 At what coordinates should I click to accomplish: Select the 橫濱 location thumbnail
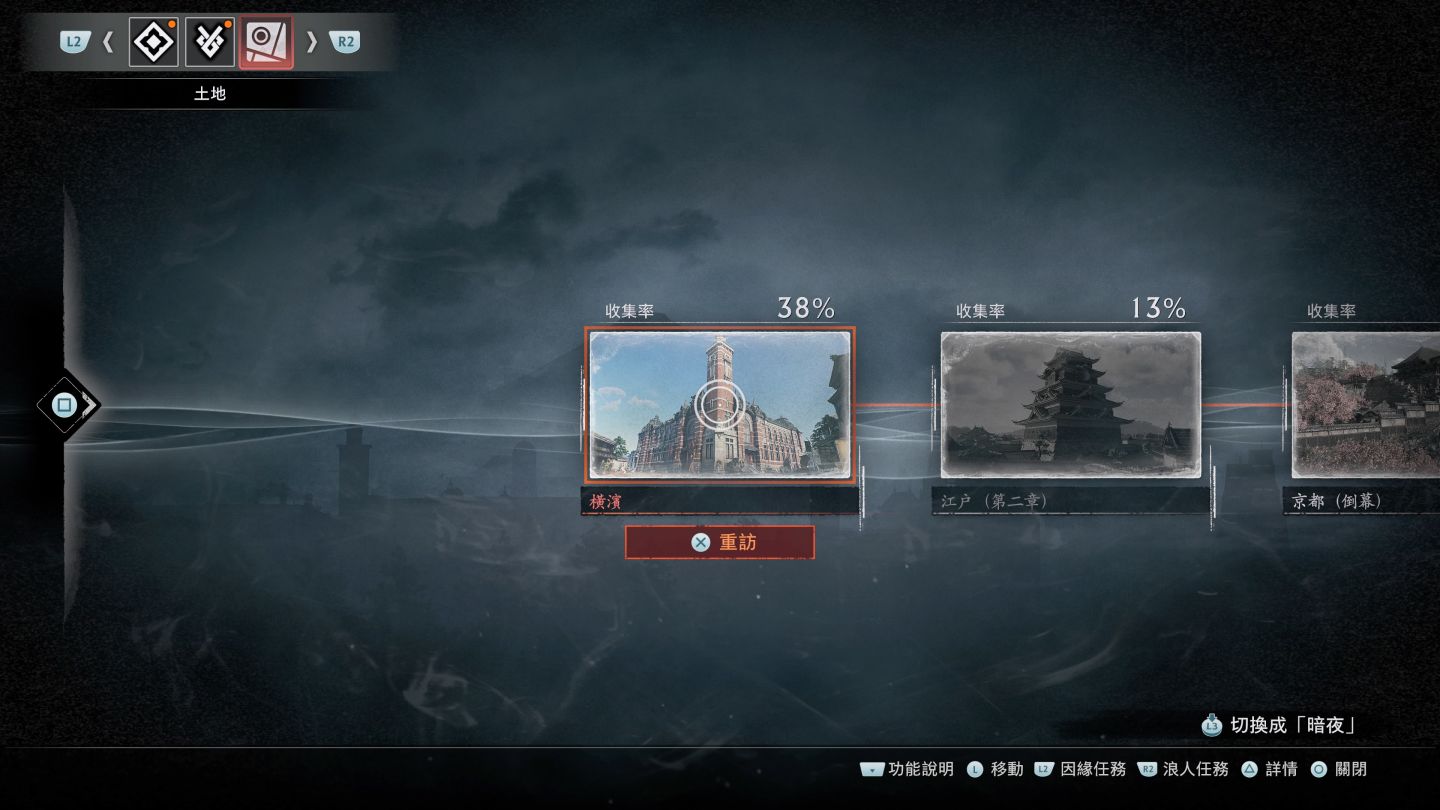tap(719, 404)
